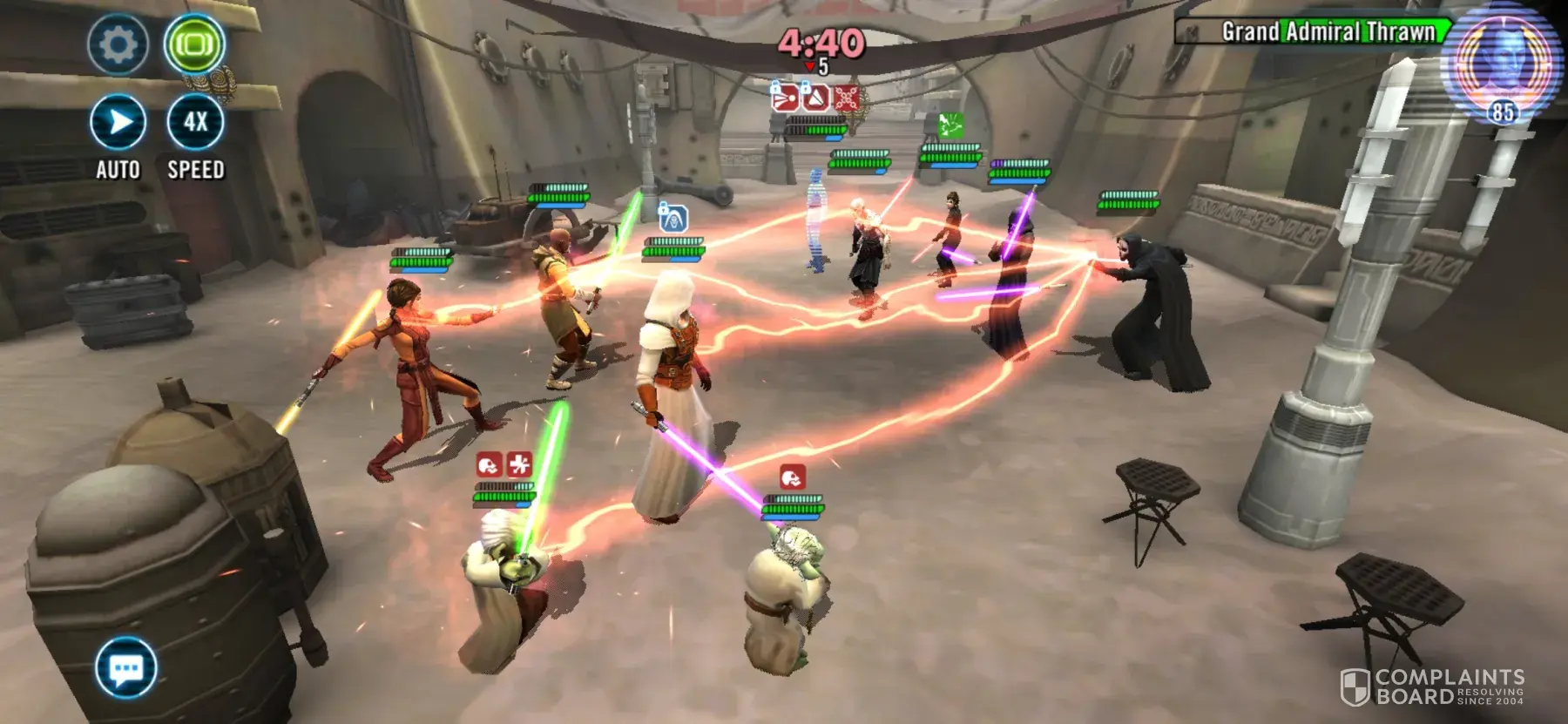Enable AUTO battle mode
Screen dimensions: 1568x724
pyautogui.click(x=118, y=123)
